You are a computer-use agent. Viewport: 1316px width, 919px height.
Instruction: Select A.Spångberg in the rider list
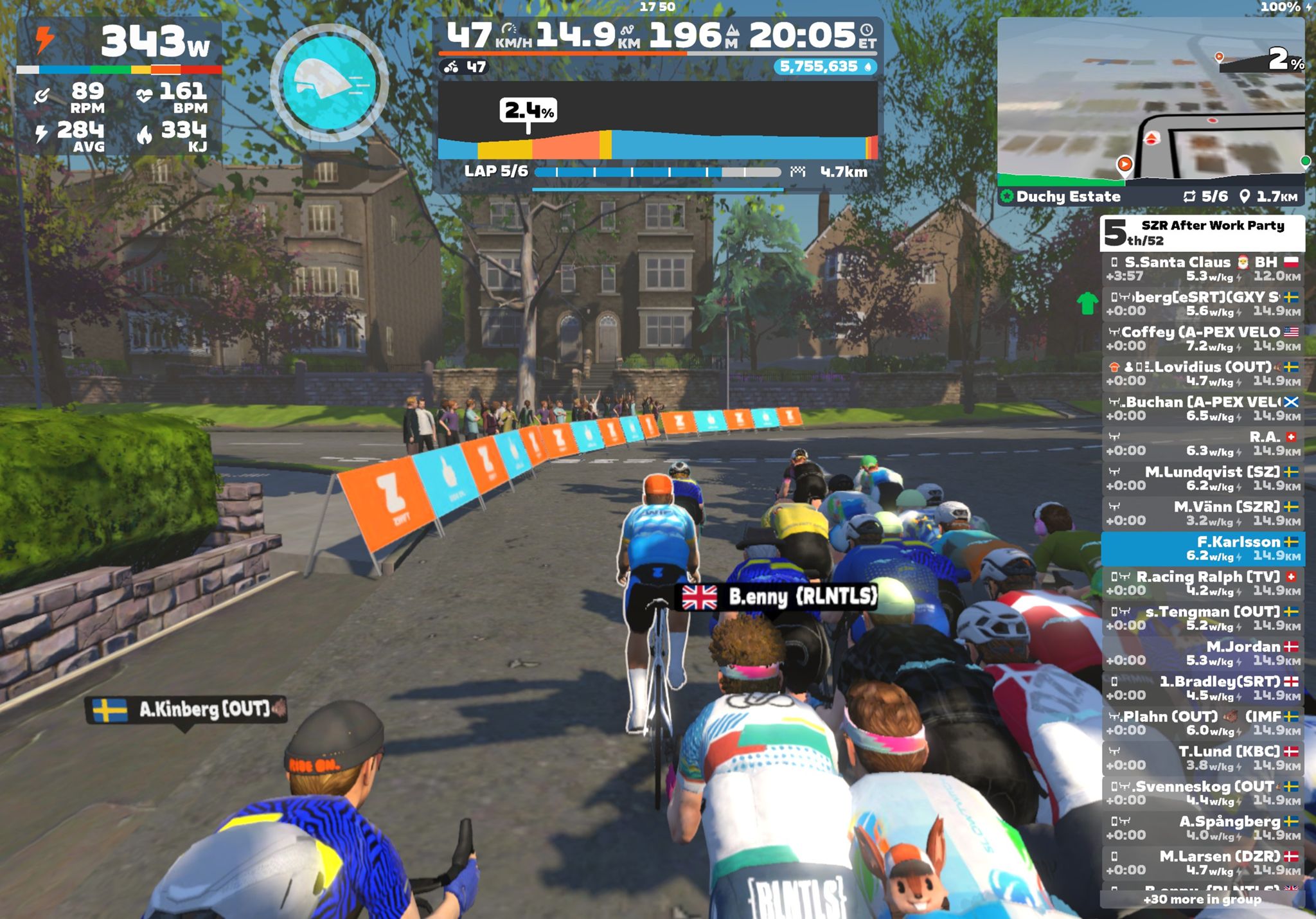(1202, 828)
